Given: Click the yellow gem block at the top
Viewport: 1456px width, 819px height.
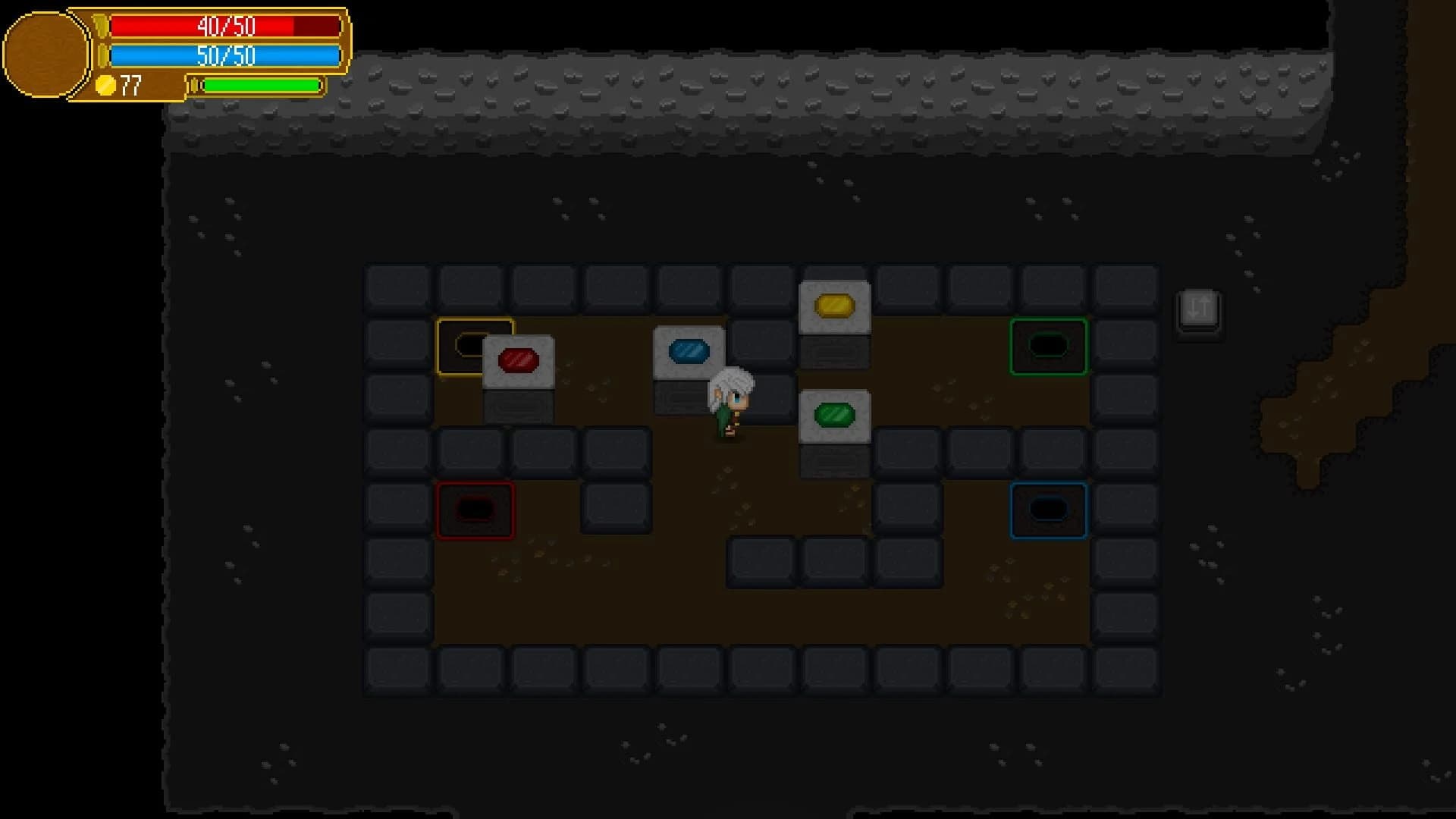Looking at the screenshot, I should [835, 306].
